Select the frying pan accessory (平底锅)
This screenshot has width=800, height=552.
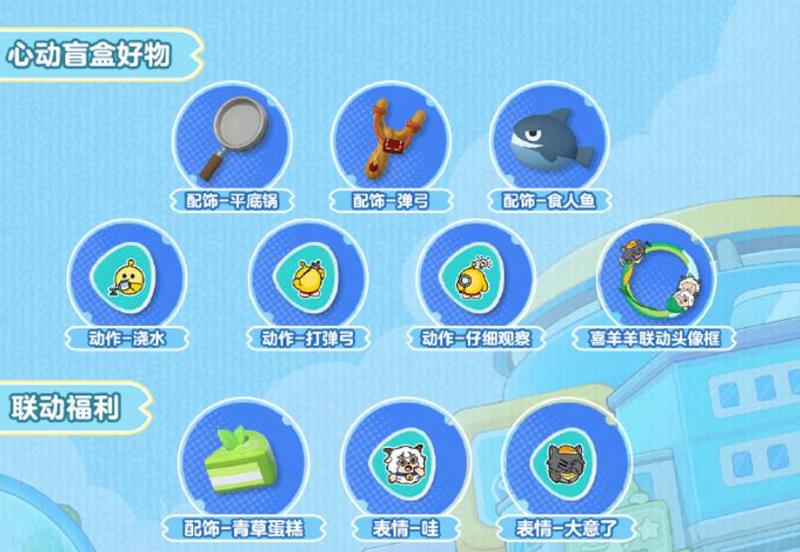coord(232,143)
